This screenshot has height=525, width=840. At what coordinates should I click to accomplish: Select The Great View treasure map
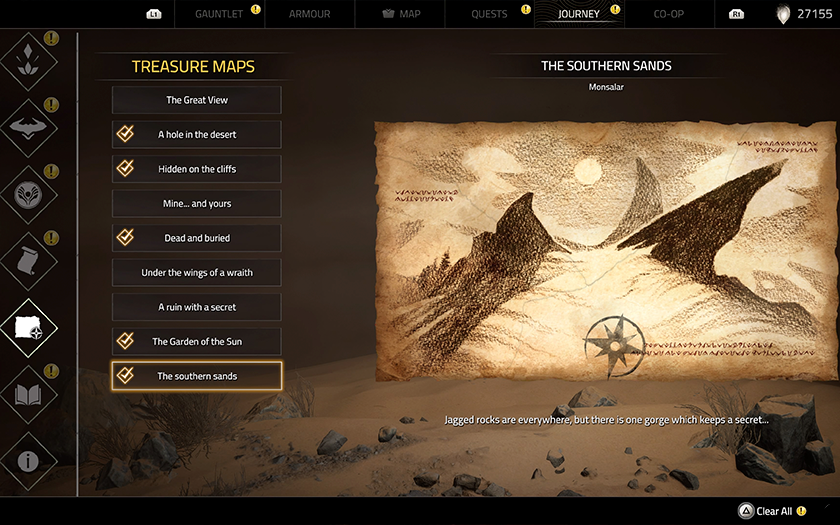point(196,100)
